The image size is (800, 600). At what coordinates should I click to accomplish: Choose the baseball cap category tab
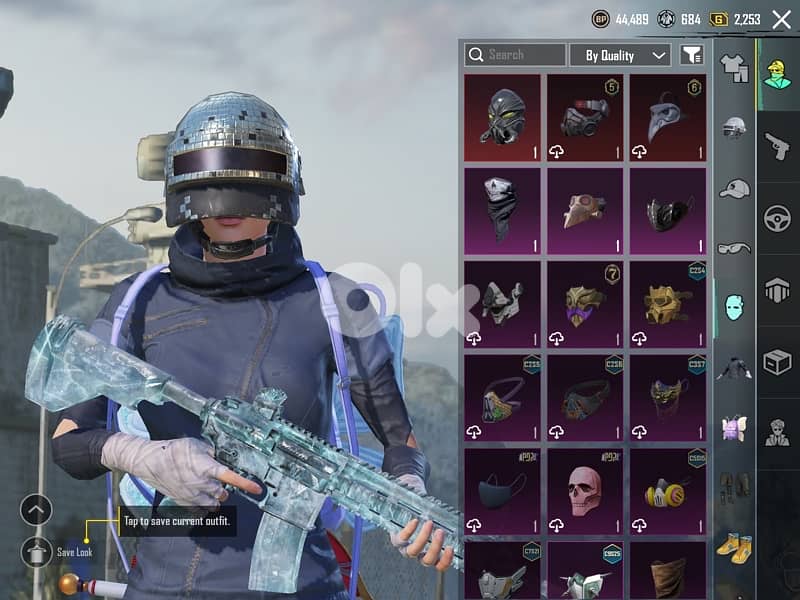coord(734,188)
